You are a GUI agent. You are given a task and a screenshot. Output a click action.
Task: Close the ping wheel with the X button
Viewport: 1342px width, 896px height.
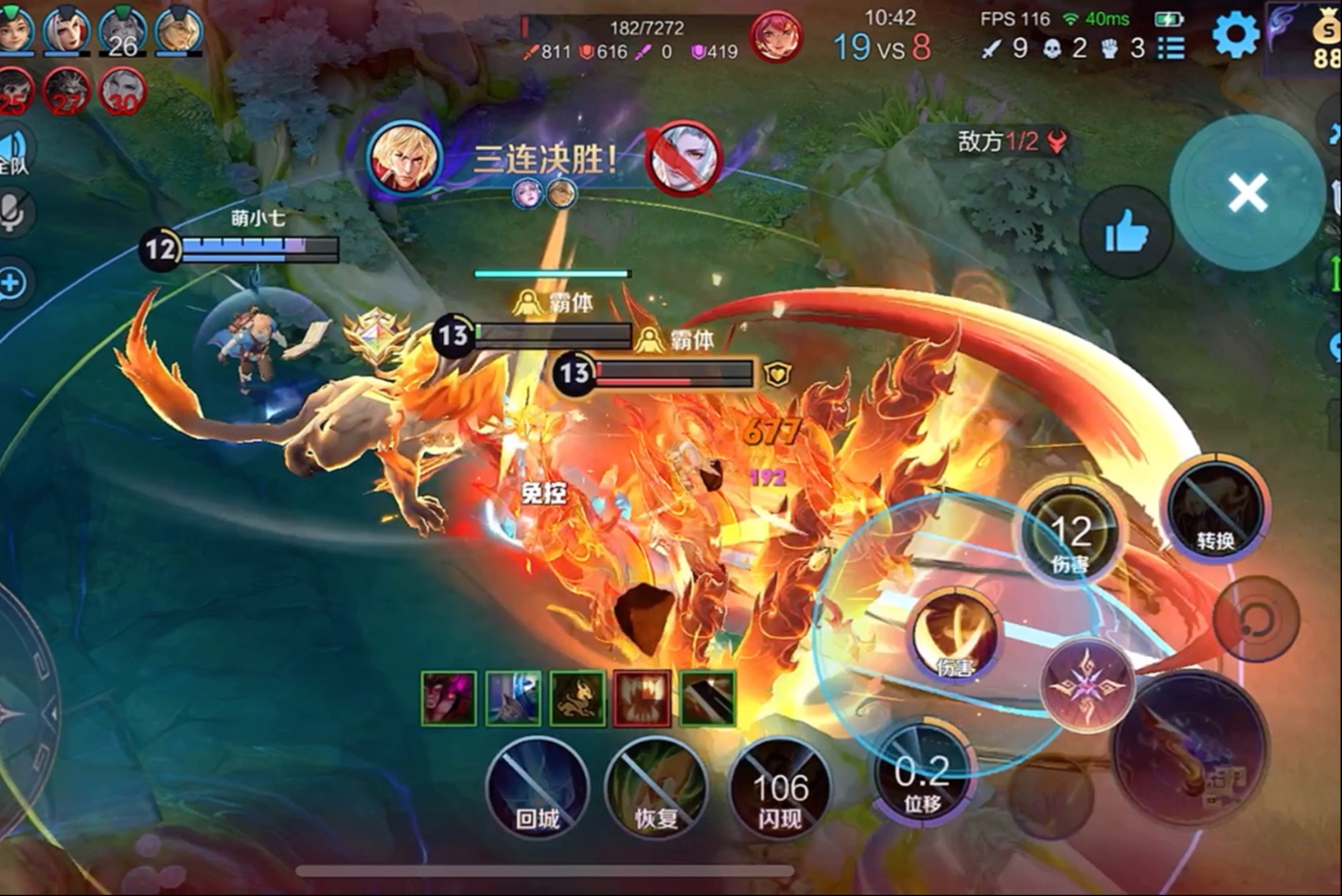pos(1247,193)
